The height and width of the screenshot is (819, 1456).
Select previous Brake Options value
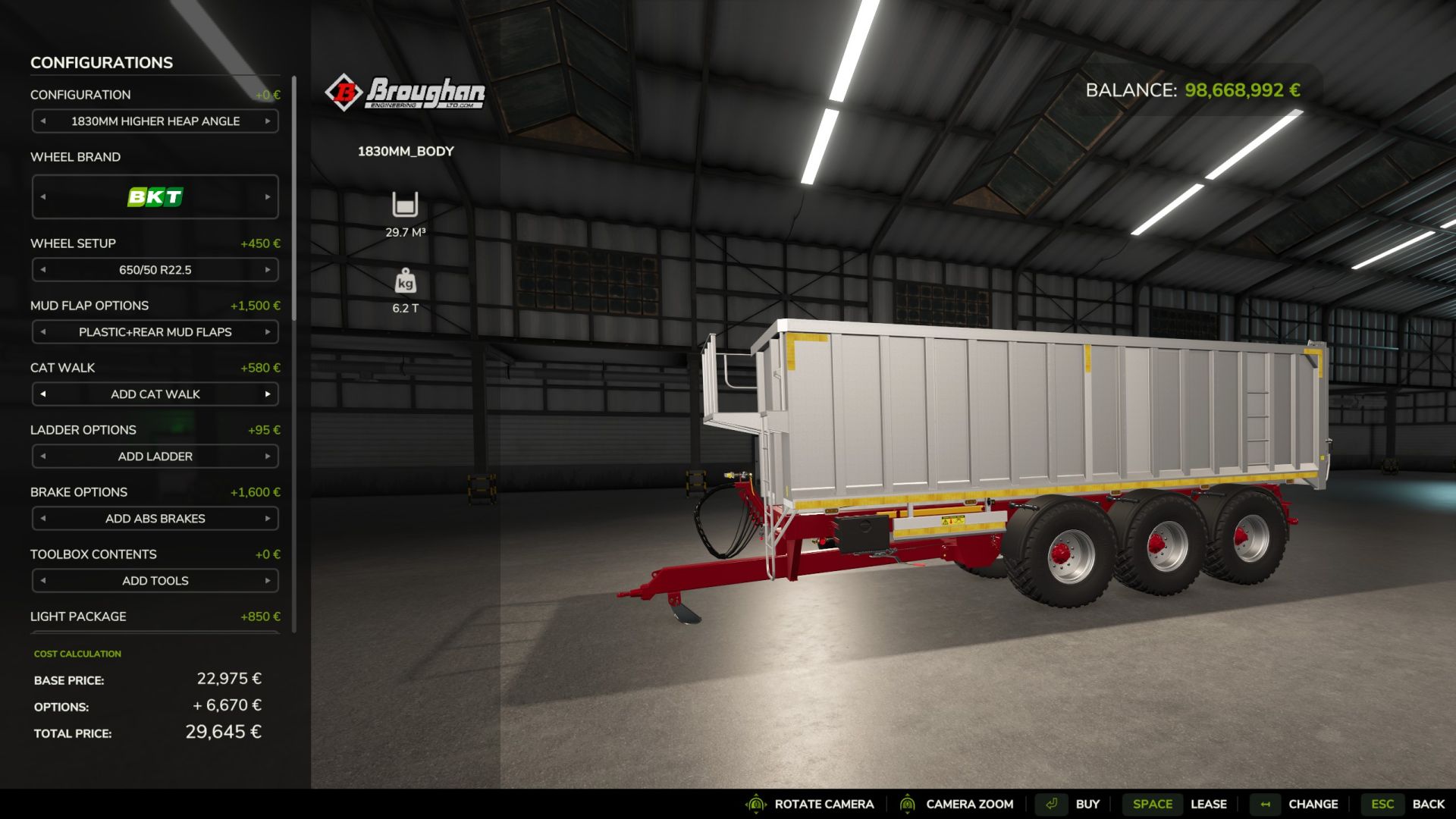(x=43, y=519)
